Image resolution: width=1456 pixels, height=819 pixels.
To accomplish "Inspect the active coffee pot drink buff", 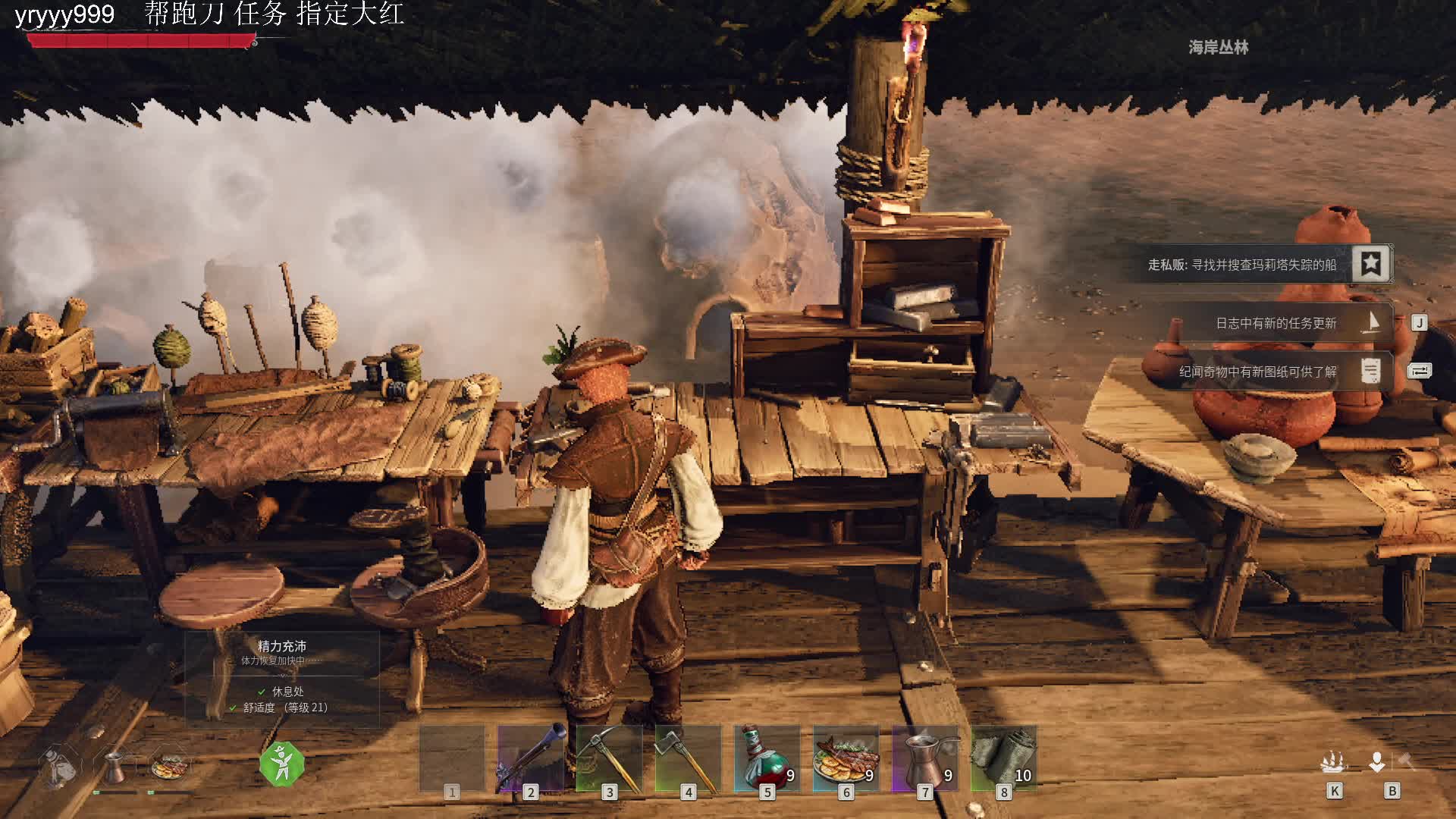I will [x=115, y=767].
